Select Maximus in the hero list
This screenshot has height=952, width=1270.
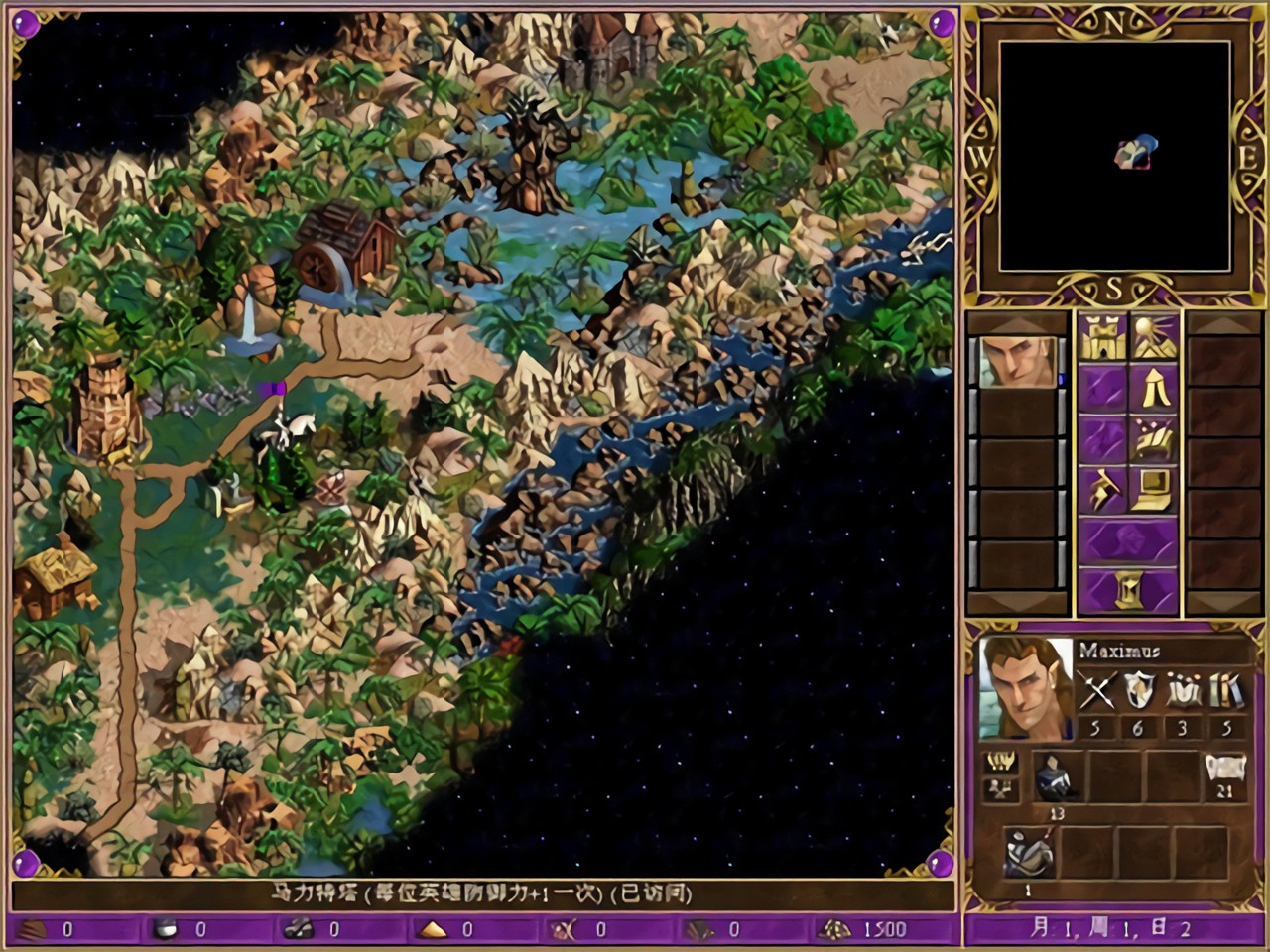click(x=1017, y=362)
